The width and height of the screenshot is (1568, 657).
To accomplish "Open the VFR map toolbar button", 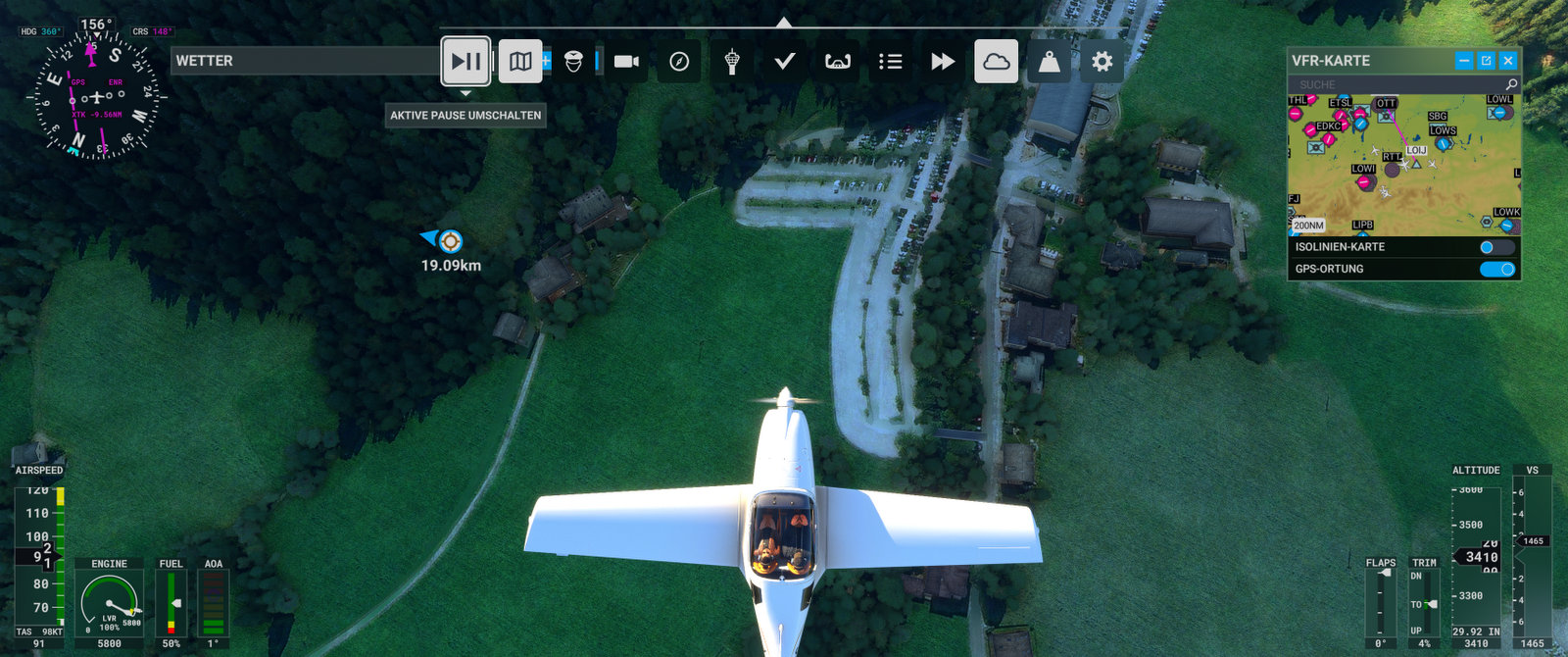I will click(x=520, y=61).
